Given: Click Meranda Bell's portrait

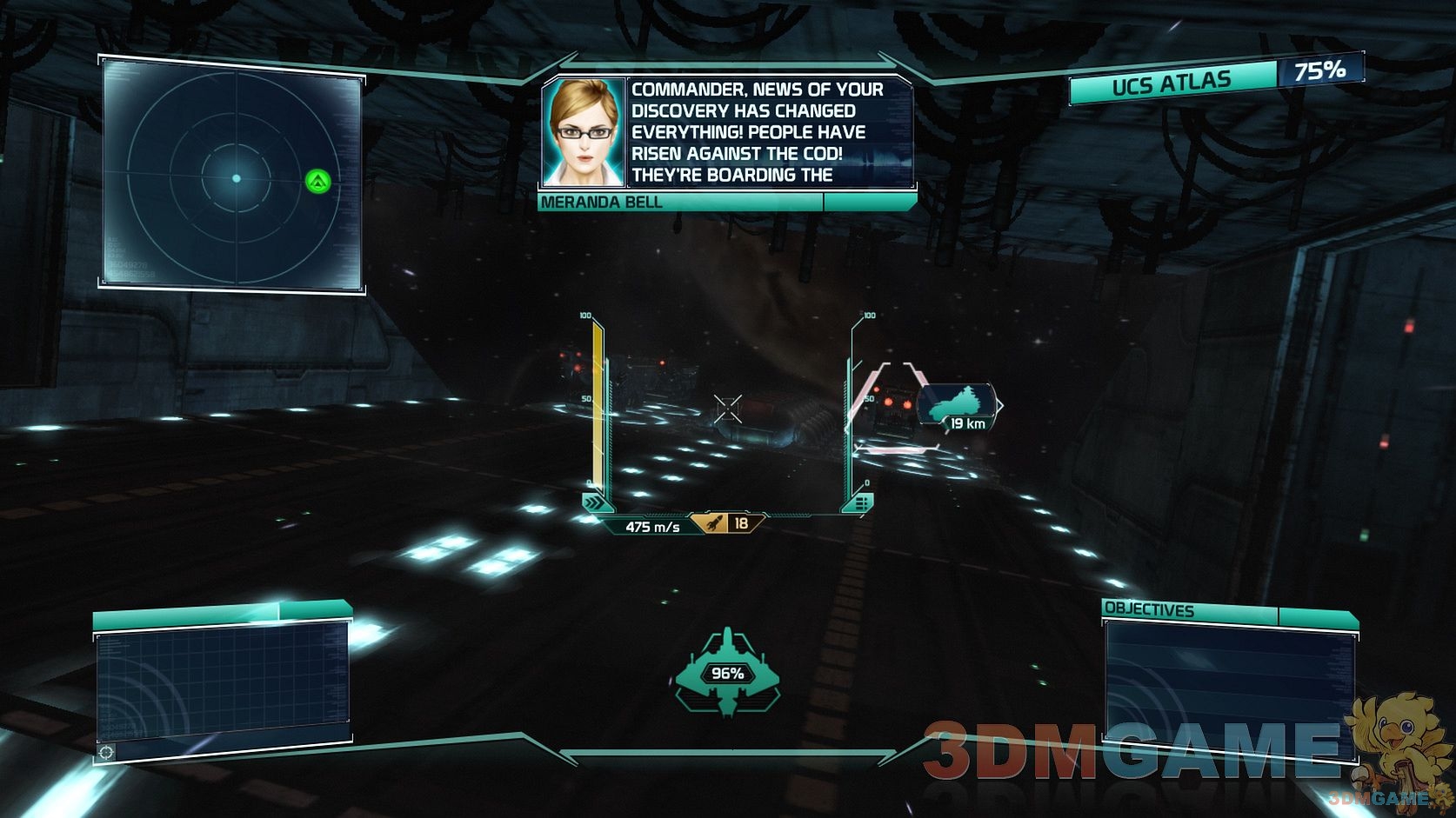Looking at the screenshot, I should click(x=583, y=132).
